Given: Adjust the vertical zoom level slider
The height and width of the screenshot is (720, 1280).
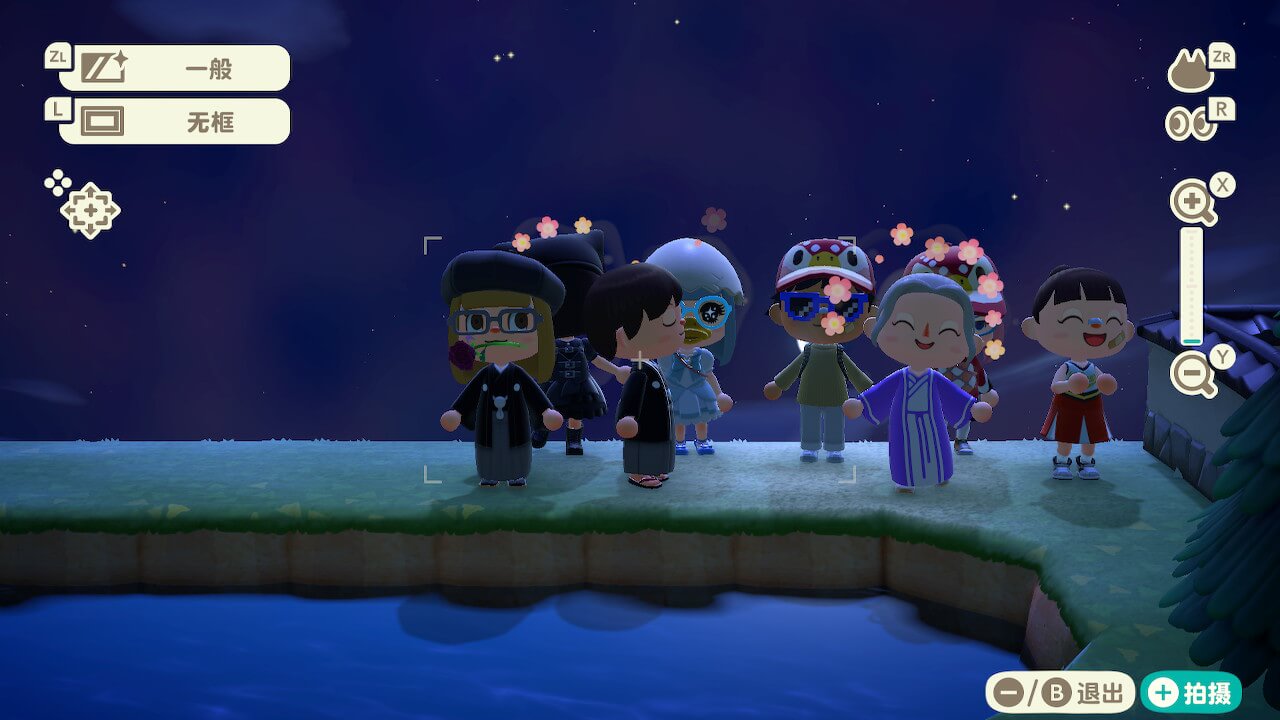Looking at the screenshot, I should point(1191,286).
